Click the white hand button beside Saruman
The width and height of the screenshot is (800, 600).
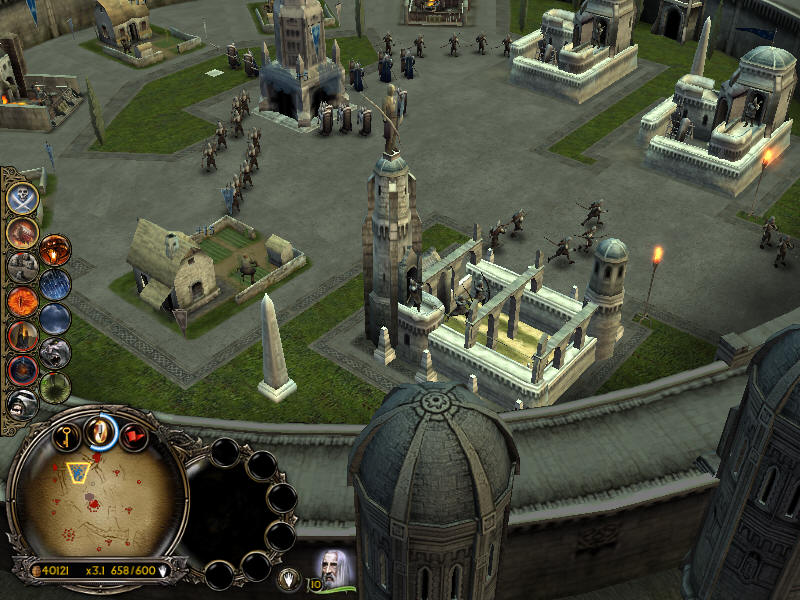290,577
